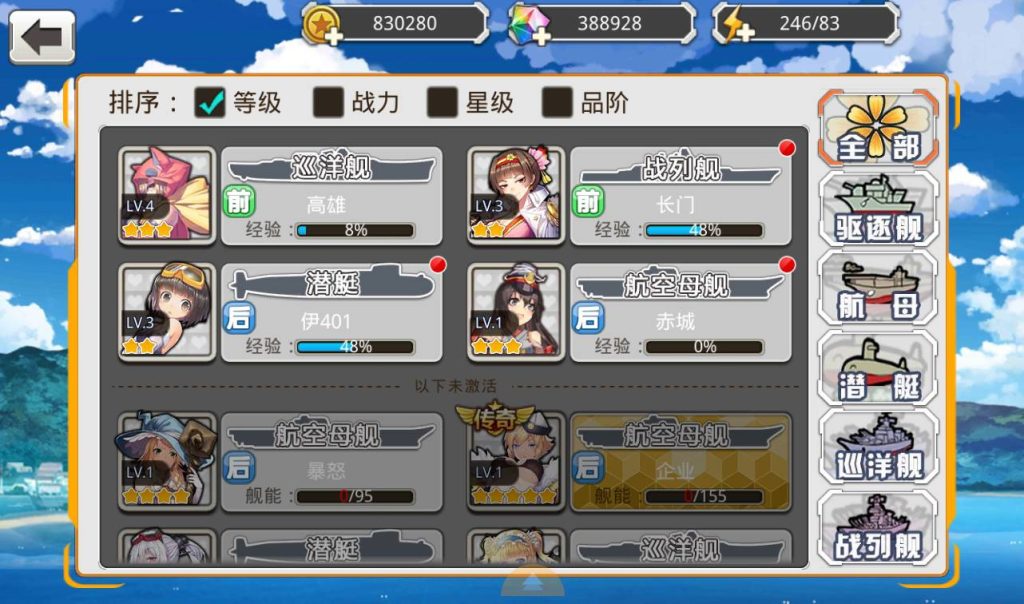Select the 潜艇 category tab
This screenshot has height=604, width=1024.
pos(878,368)
